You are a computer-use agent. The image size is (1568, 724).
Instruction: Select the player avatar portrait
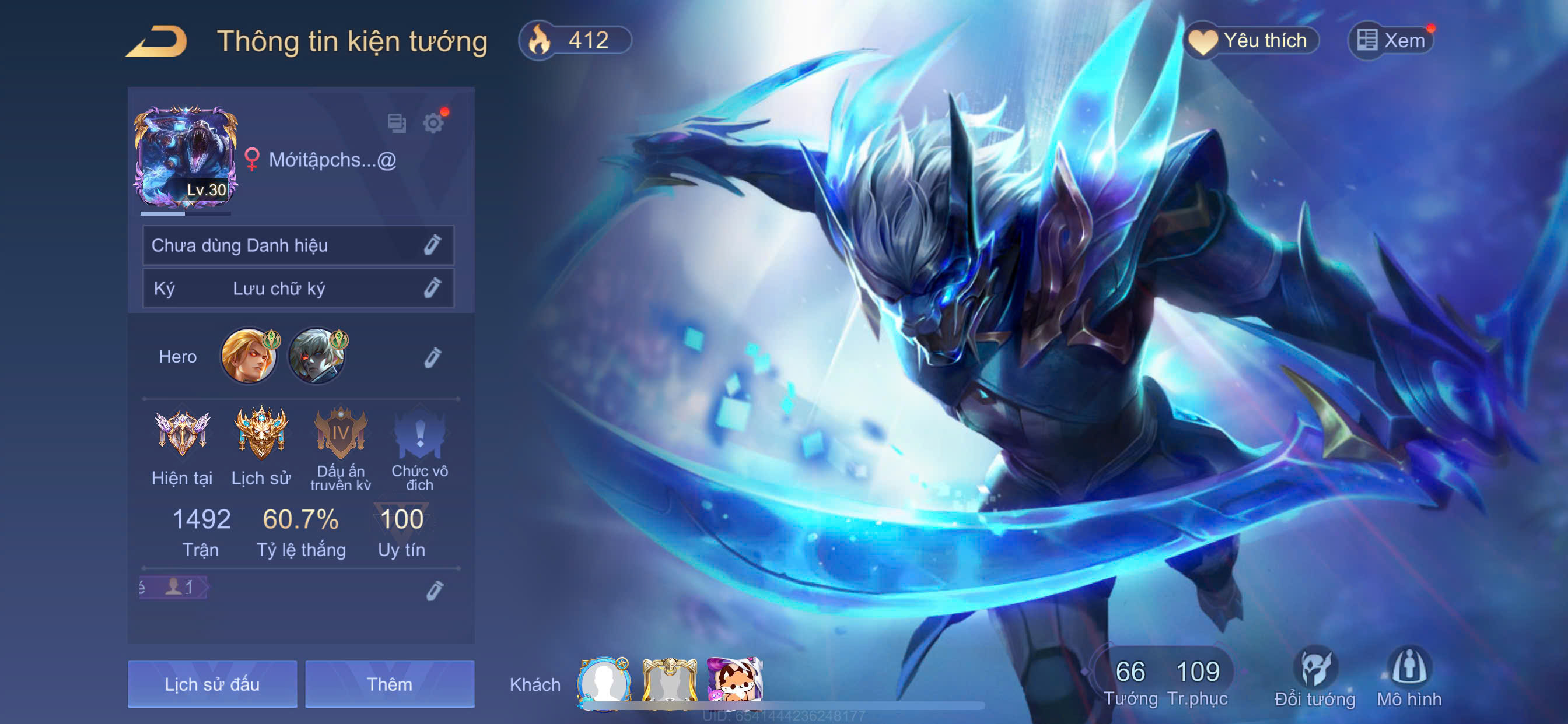[185, 157]
